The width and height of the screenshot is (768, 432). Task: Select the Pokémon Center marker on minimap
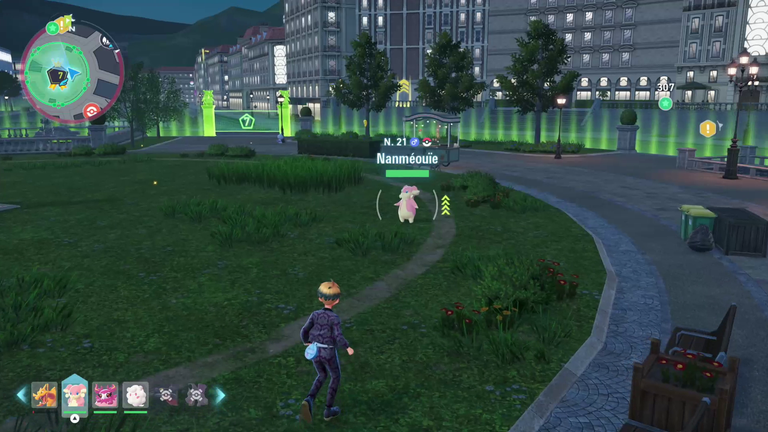tap(91, 111)
